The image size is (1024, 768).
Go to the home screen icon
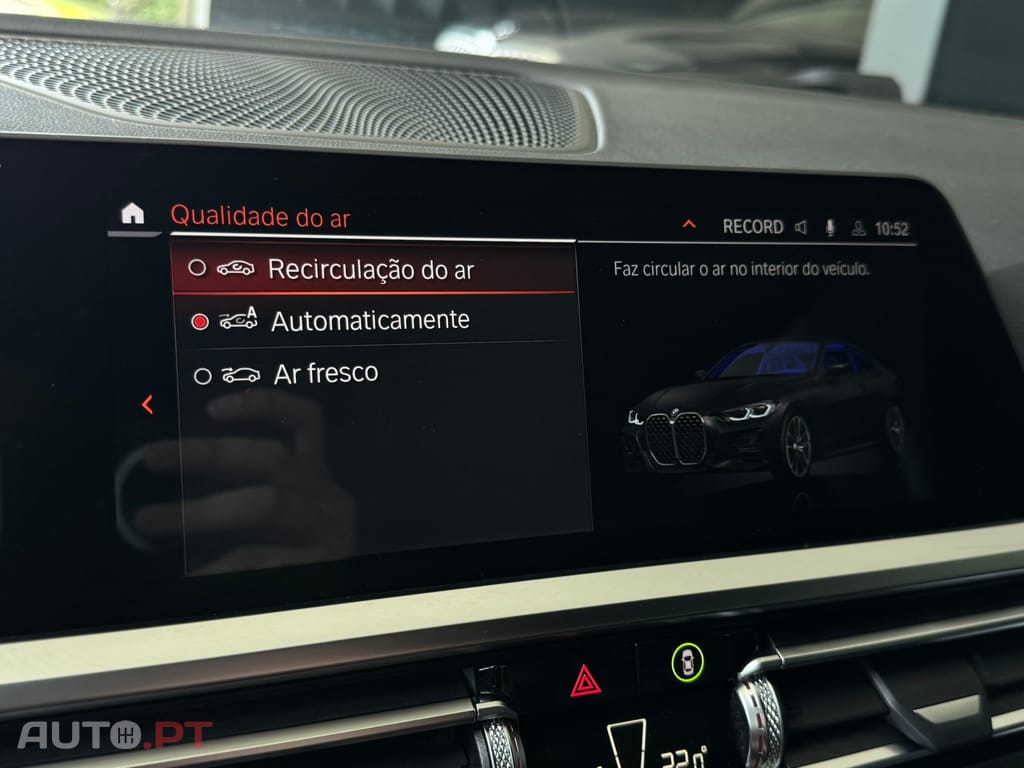132,214
